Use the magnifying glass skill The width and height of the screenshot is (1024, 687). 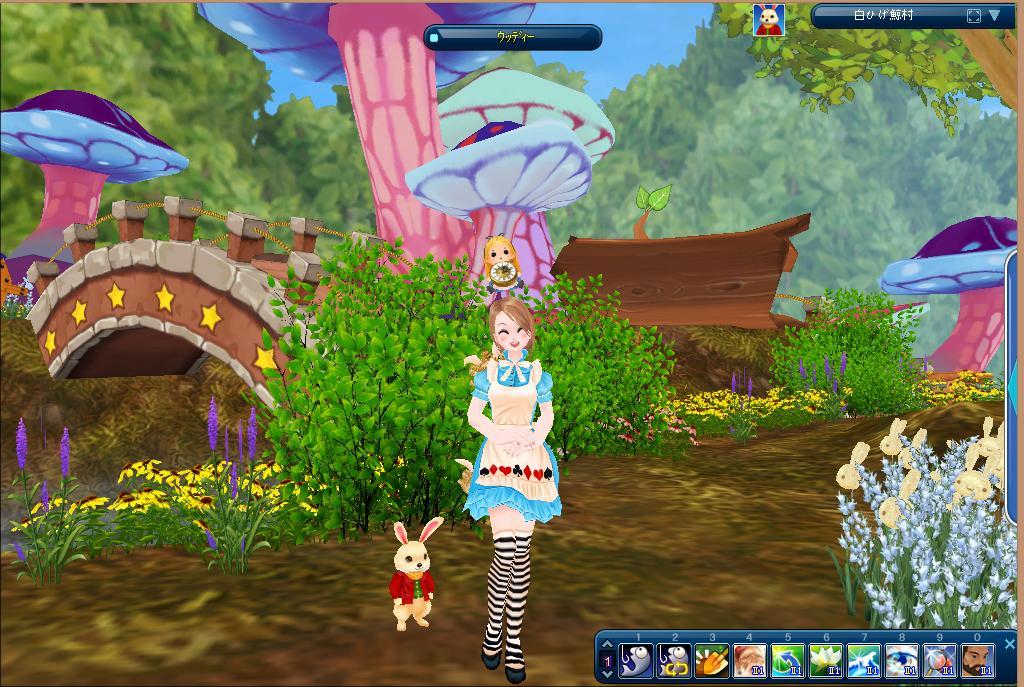(940, 661)
